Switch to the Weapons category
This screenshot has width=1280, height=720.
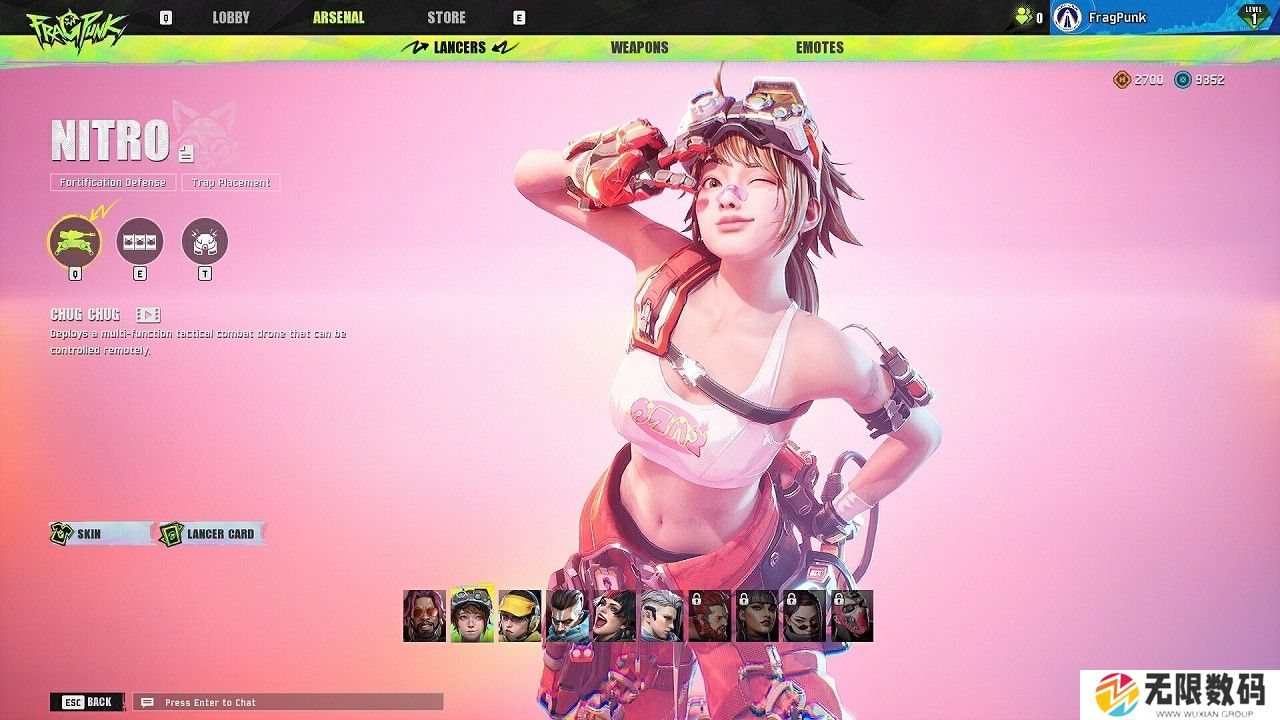[x=639, y=47]
